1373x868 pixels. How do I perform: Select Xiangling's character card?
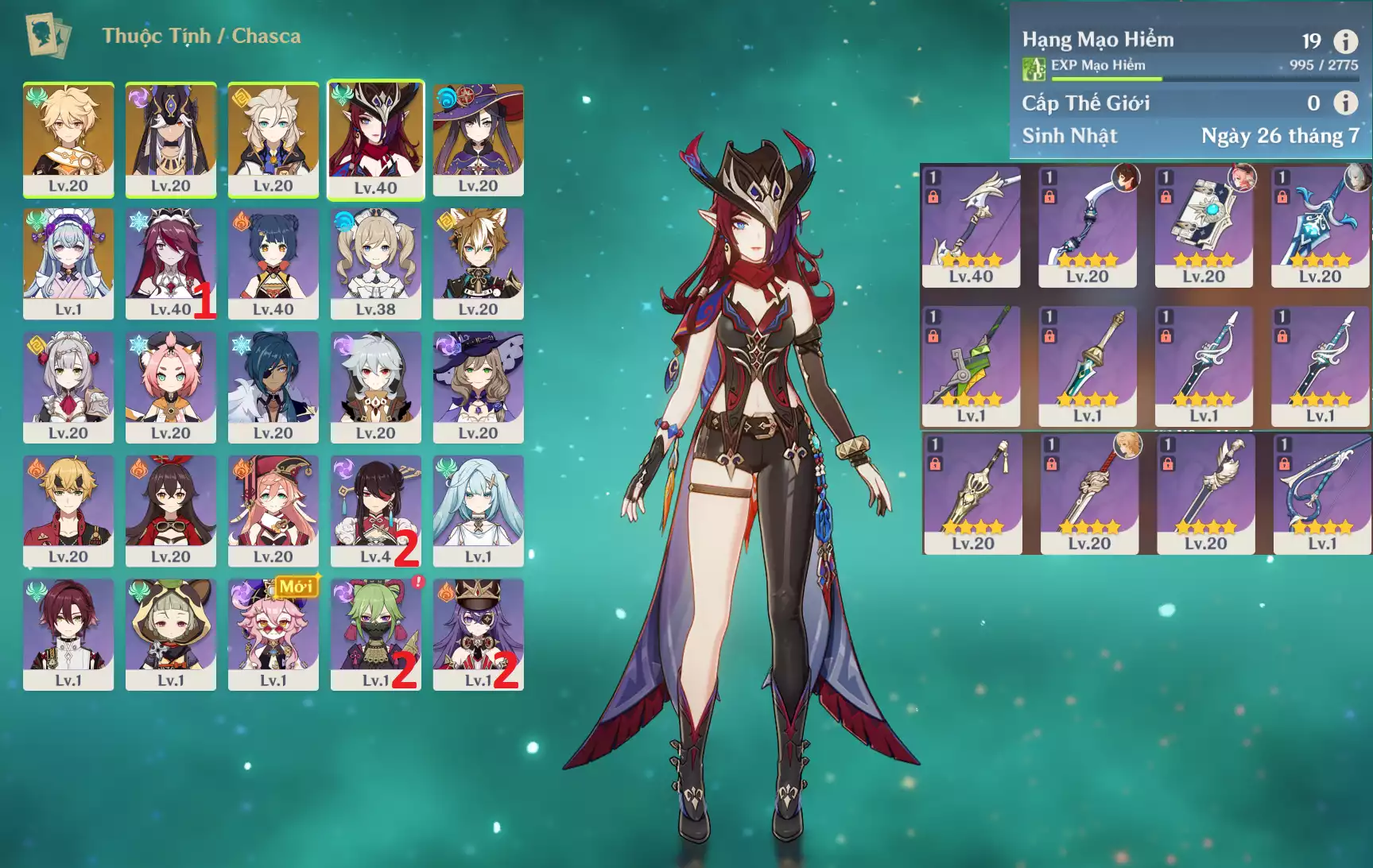coord(273,262)
